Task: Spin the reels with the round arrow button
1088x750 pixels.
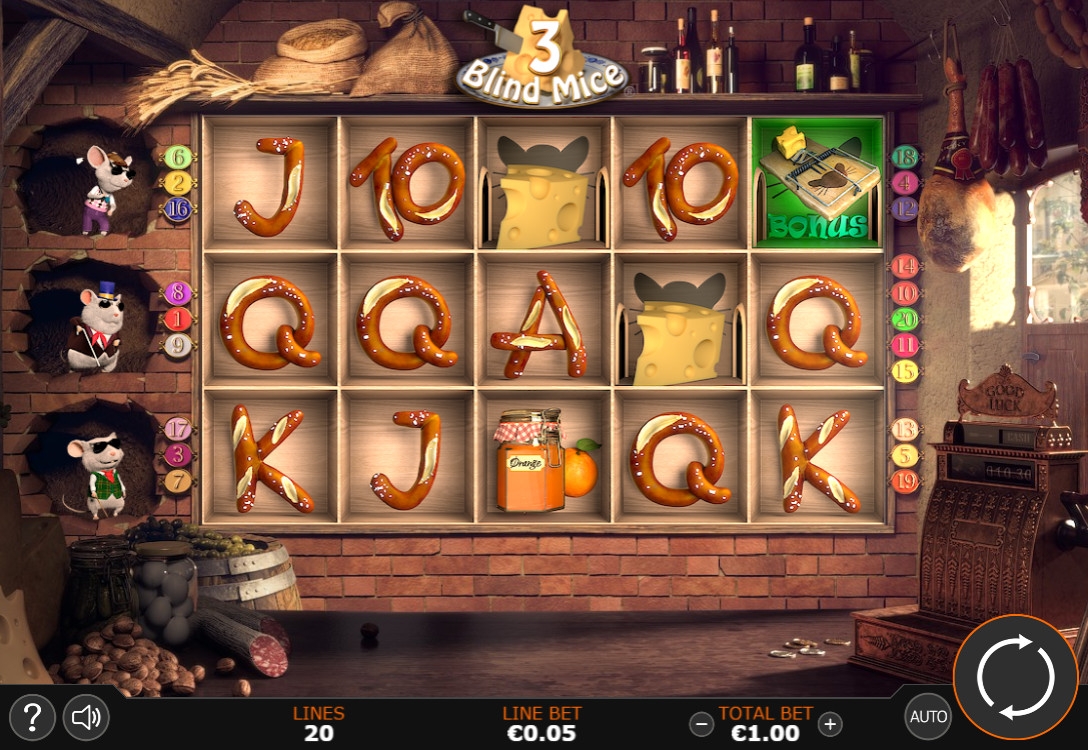Action: tap(1015, 677)
